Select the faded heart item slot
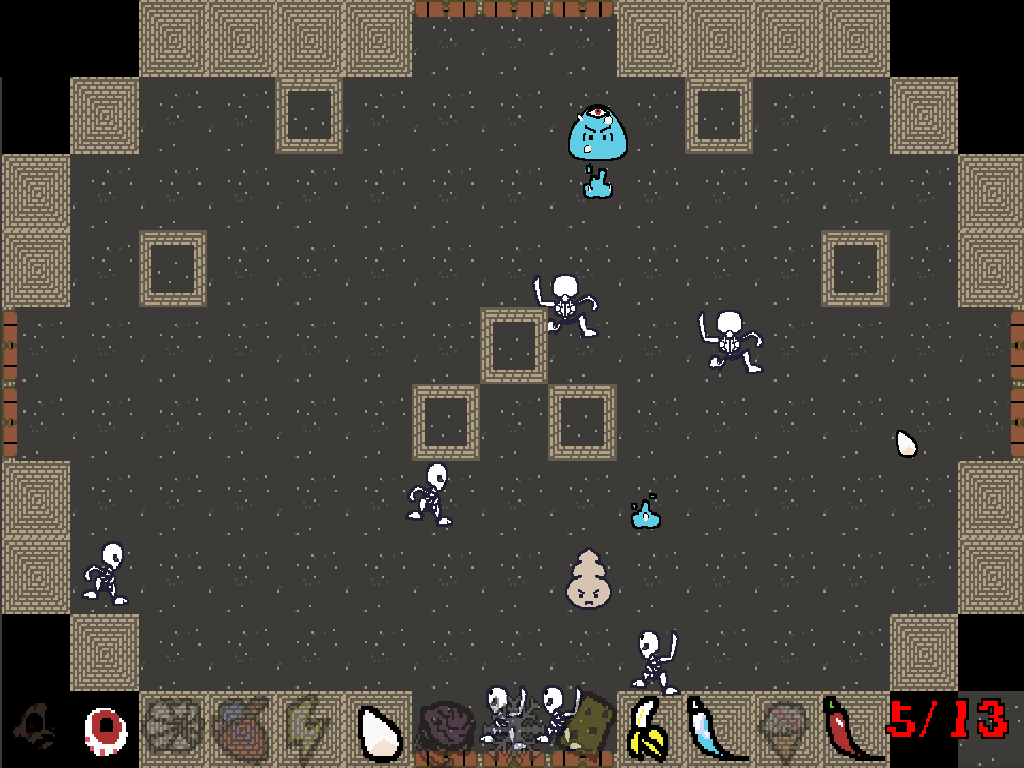1024x768 pixels. 240,730
